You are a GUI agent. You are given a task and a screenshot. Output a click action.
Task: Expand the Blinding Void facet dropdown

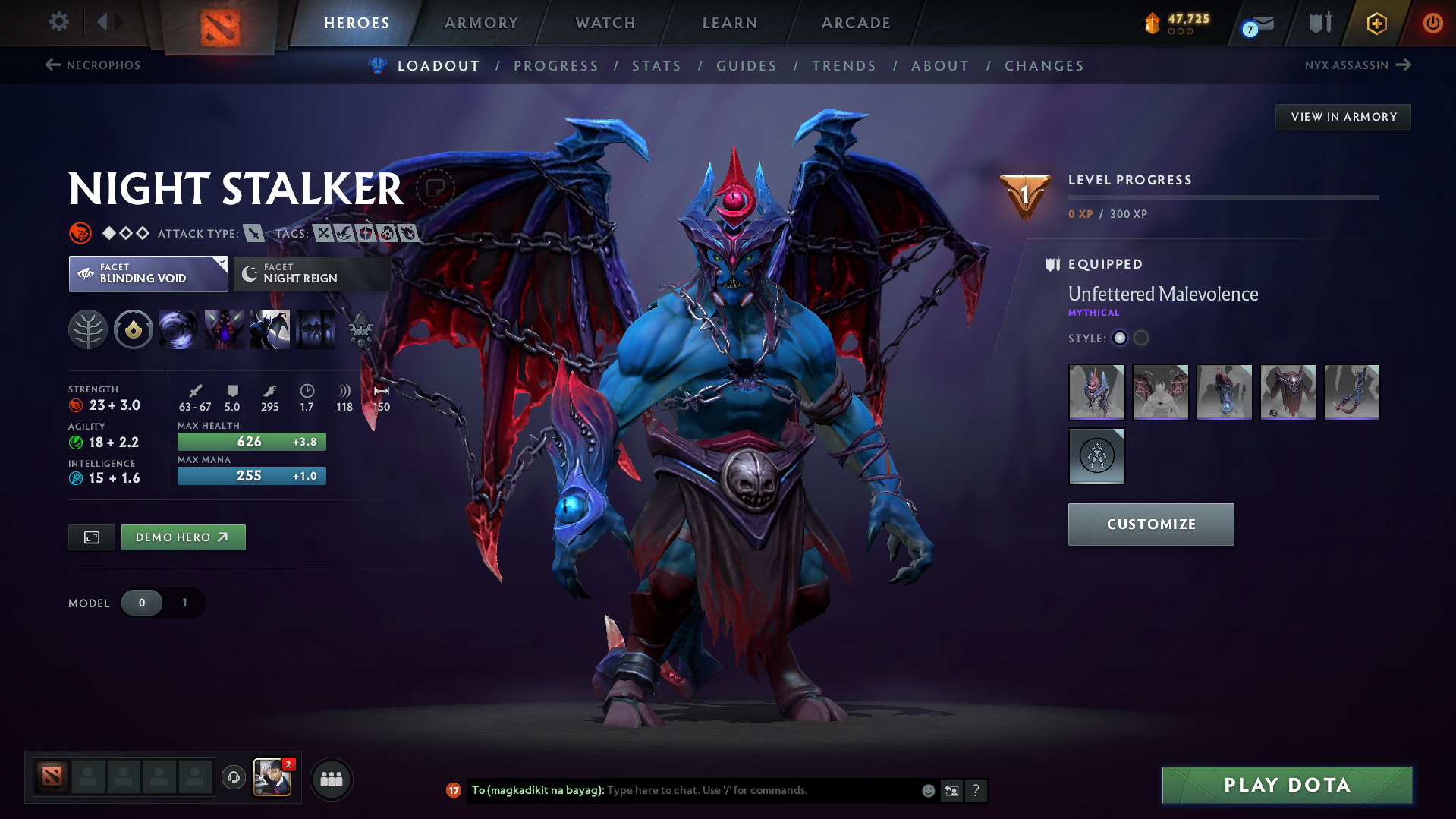[147, 273]
